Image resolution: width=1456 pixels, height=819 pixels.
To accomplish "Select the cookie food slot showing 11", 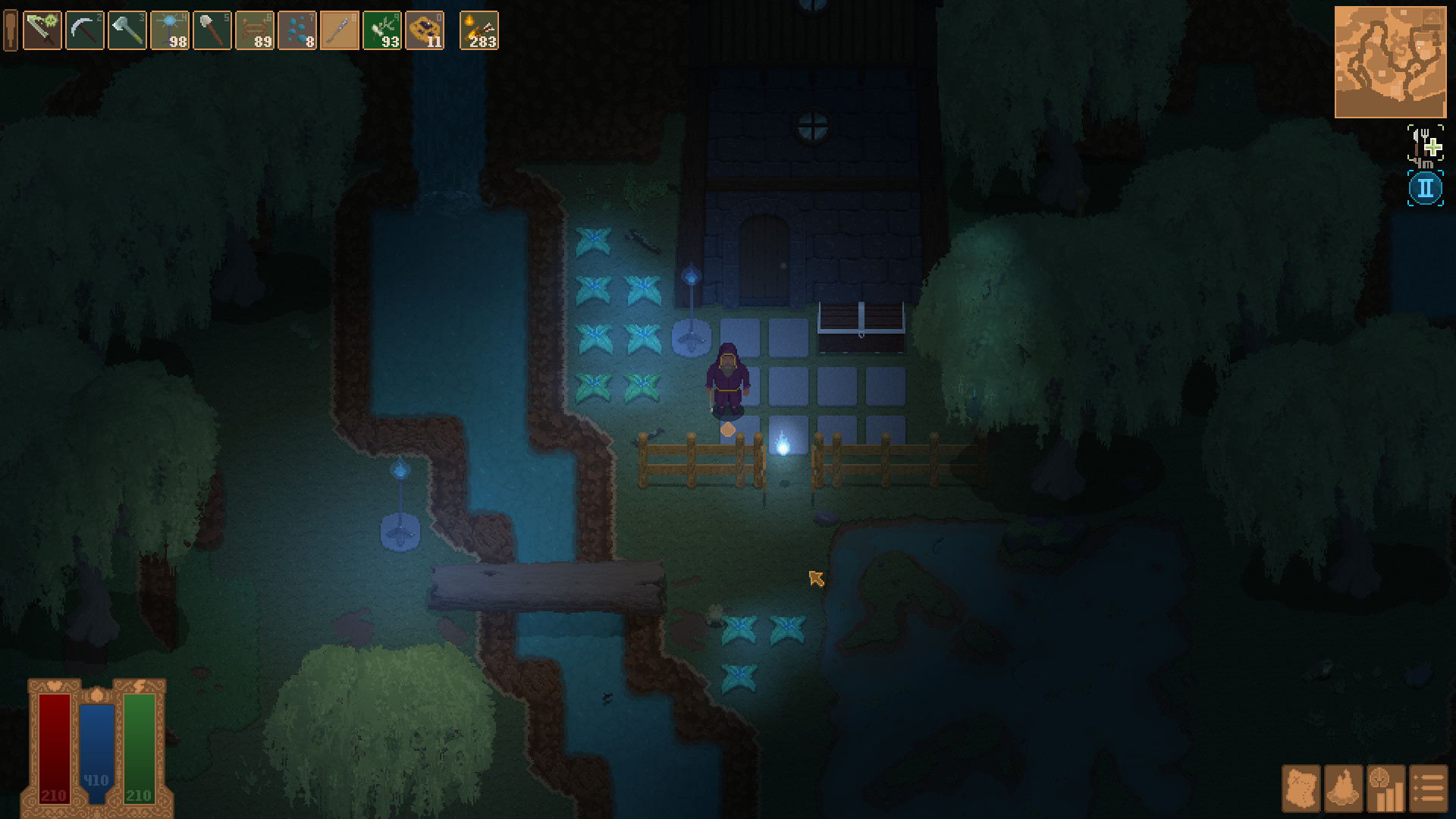I will click(425, 31).
